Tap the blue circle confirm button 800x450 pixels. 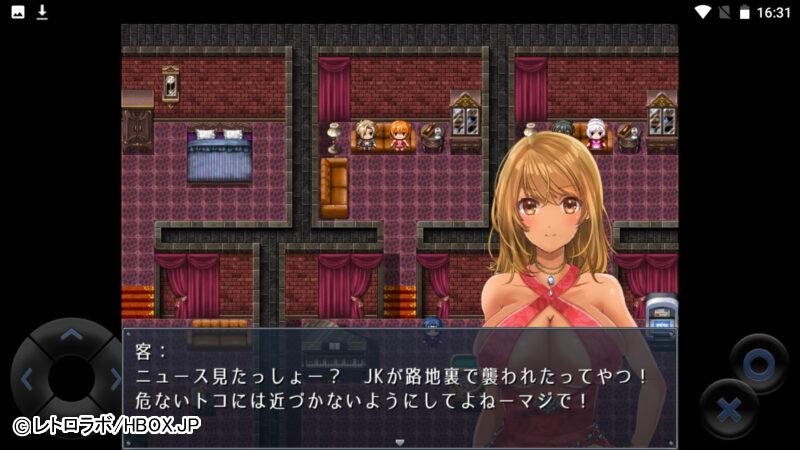757,363
